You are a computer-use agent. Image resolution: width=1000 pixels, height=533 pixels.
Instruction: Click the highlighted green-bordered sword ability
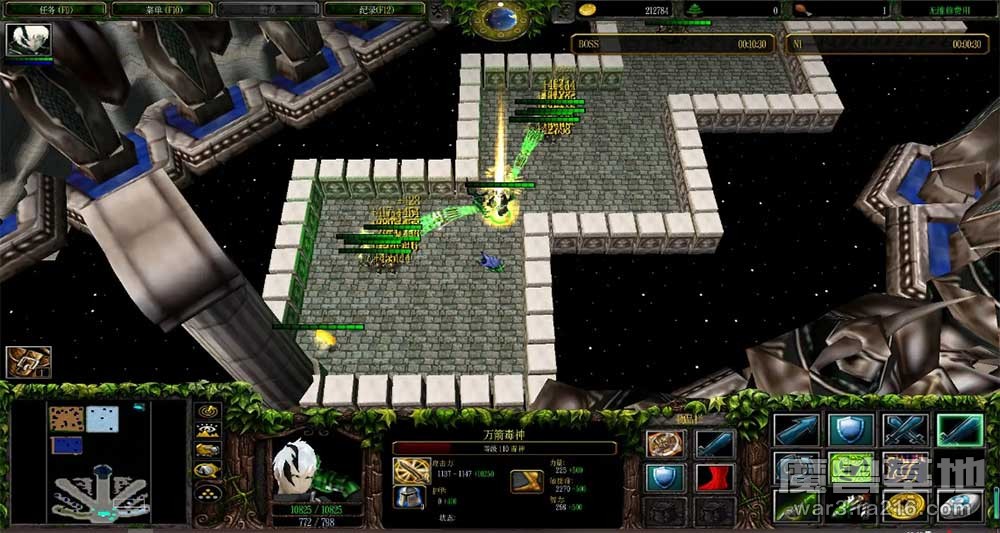coord(958,430)
